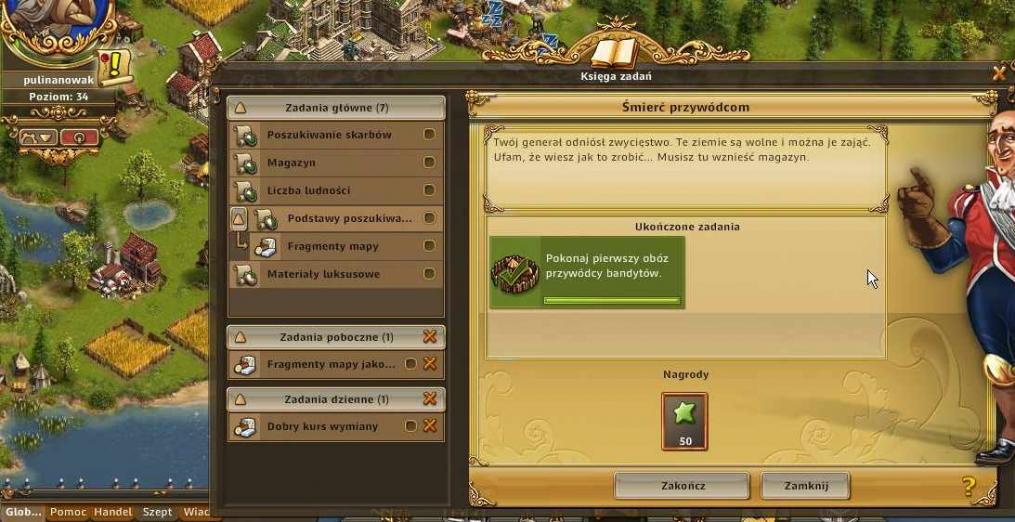Switch to the Pomoc chat tab
Viewport: 1015px width, 522px height.
click(68, 512)
